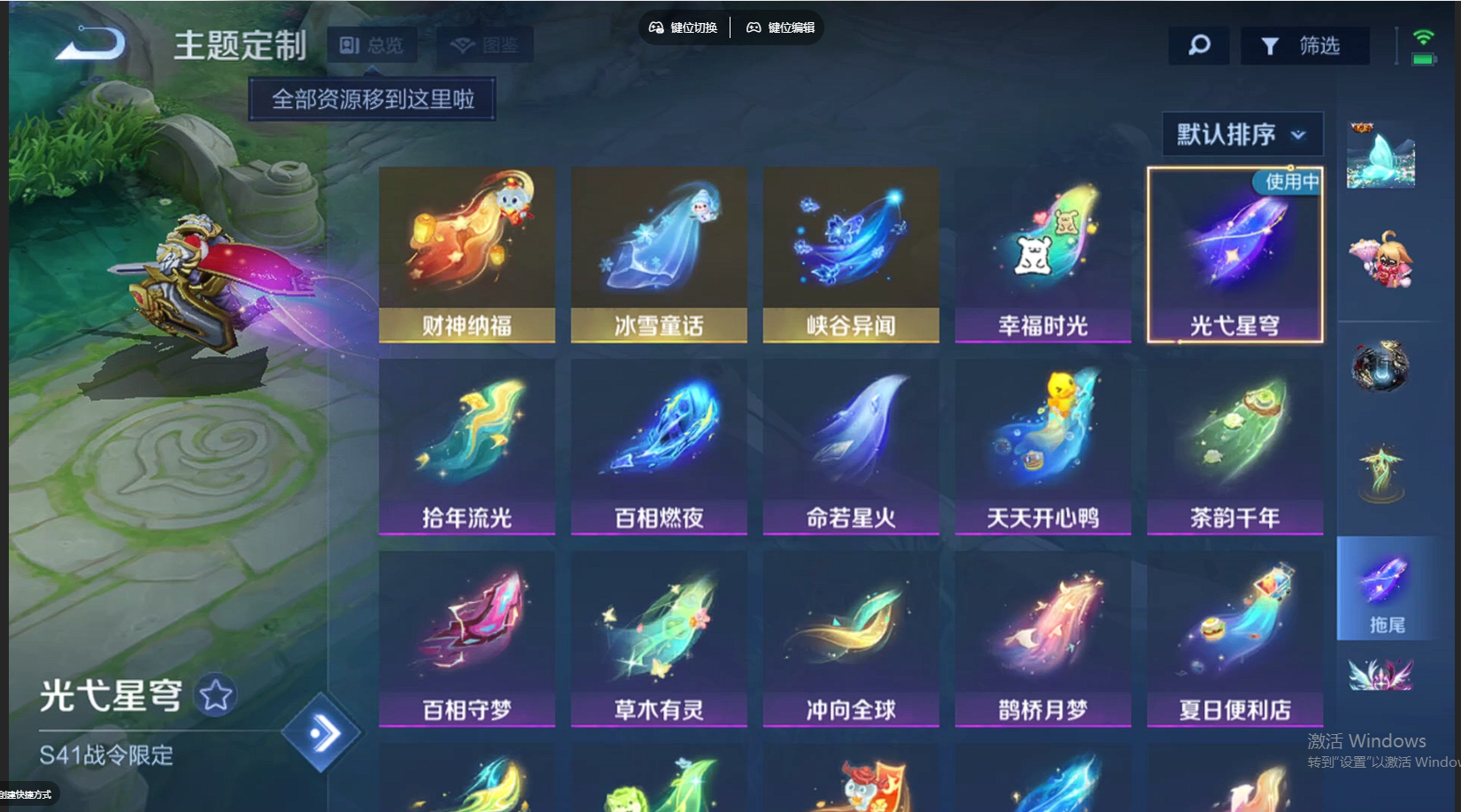Viewport: 1461px width, 812px height.
Task: Select the dark orb category icon in sidebar
Action: coord(1381,365)
